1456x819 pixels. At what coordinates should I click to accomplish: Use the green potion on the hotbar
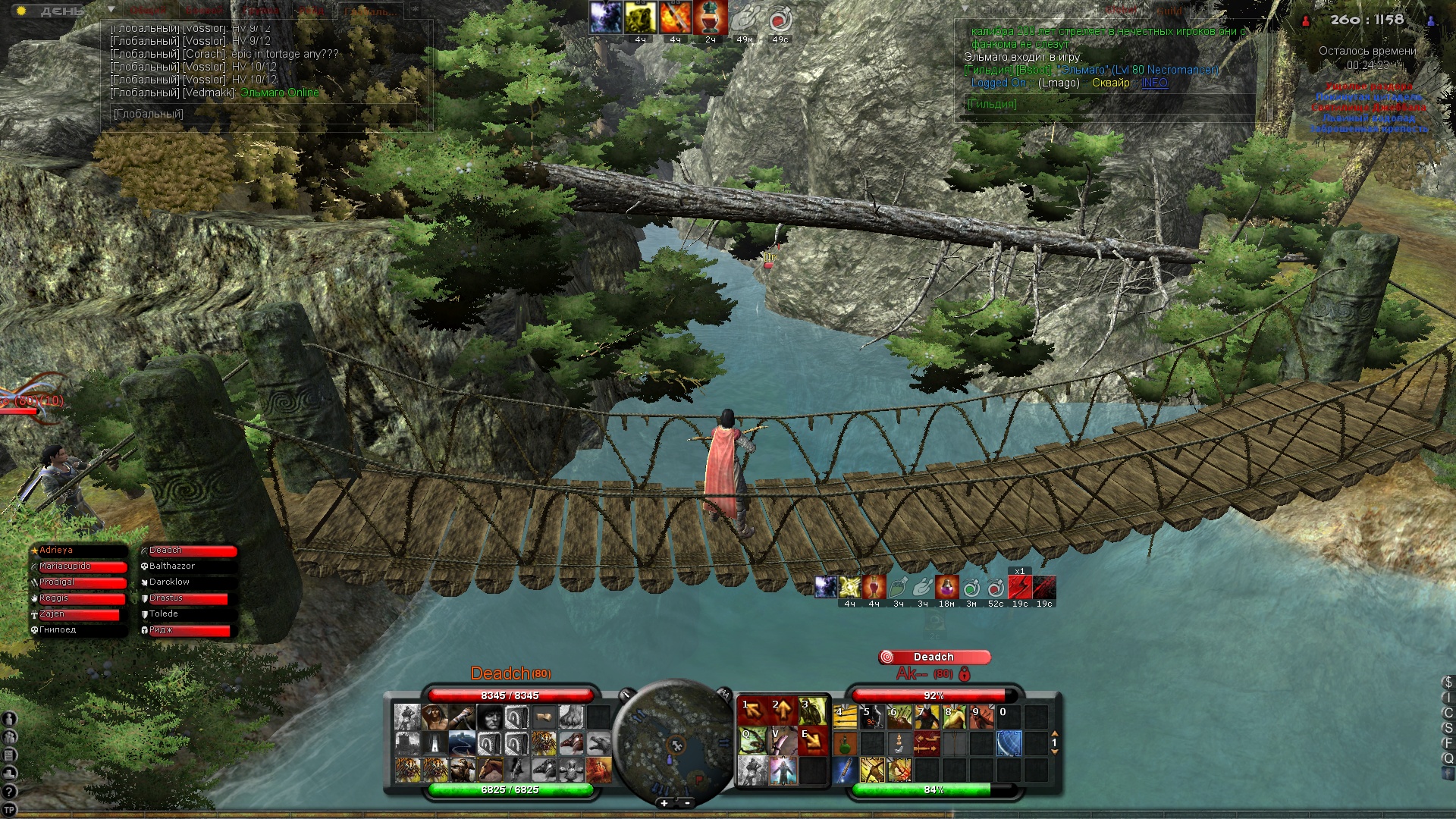pyautogui.click(x=845, y=745)
